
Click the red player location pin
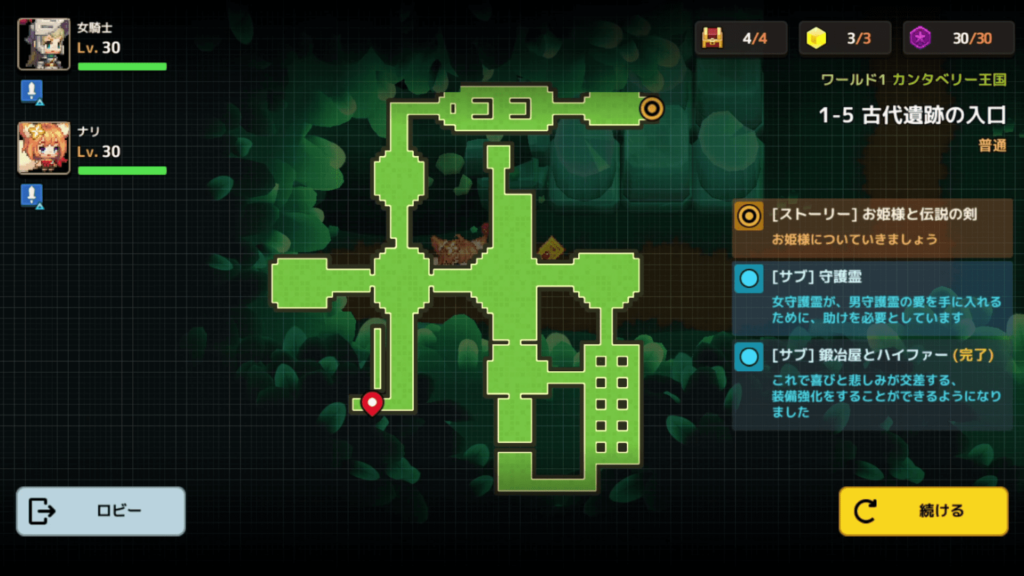coord(372,403)
